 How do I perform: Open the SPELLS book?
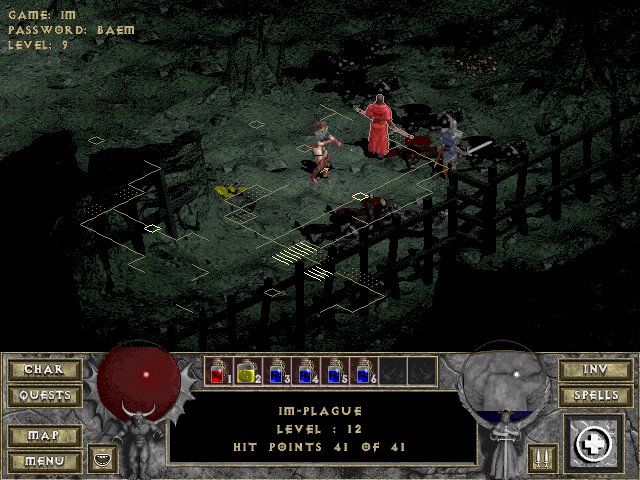[x=593, y=396]
